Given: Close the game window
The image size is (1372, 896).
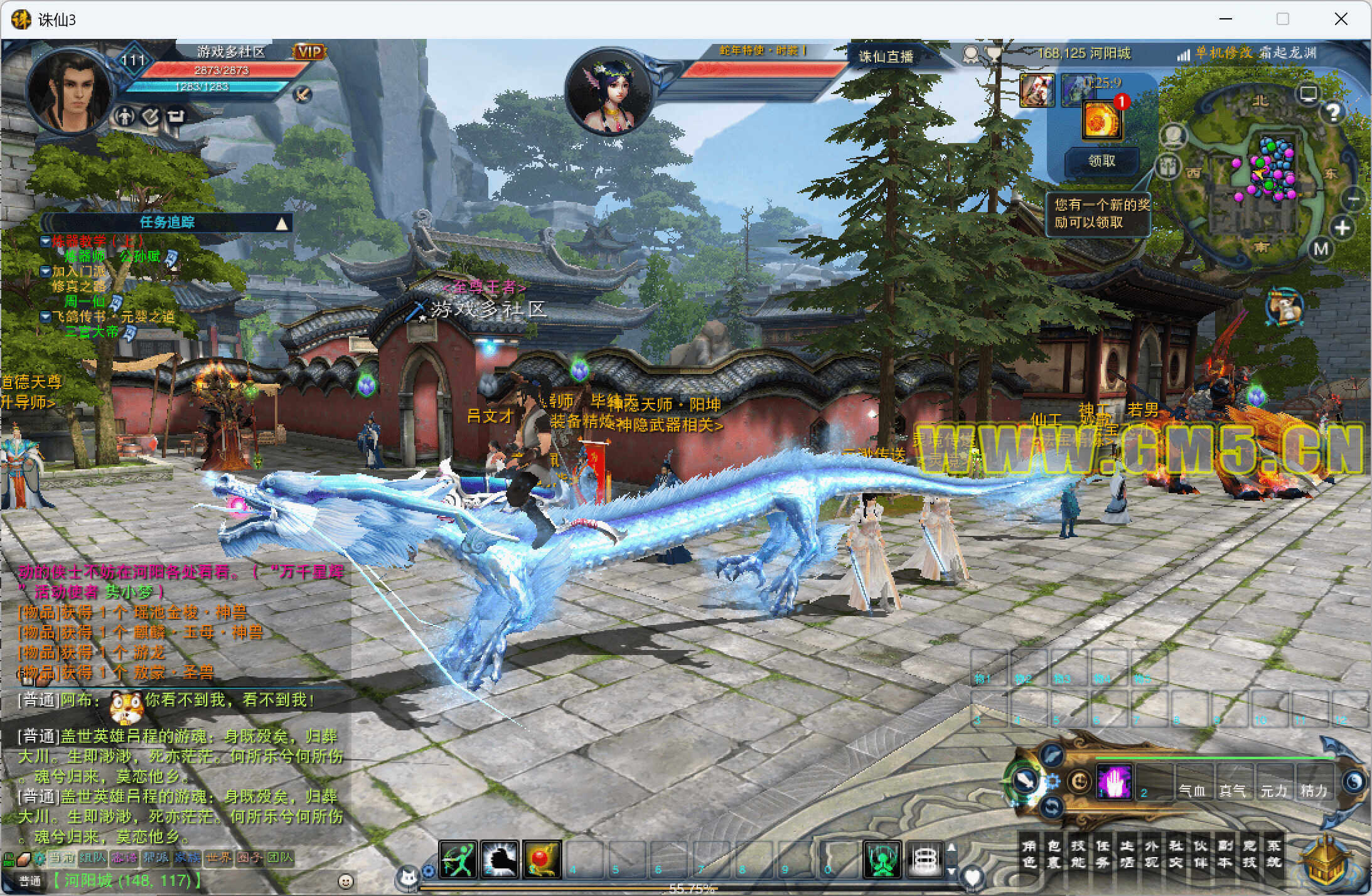Looking at the screenshot, I should pyautogui.click(x=1341, y=19).
